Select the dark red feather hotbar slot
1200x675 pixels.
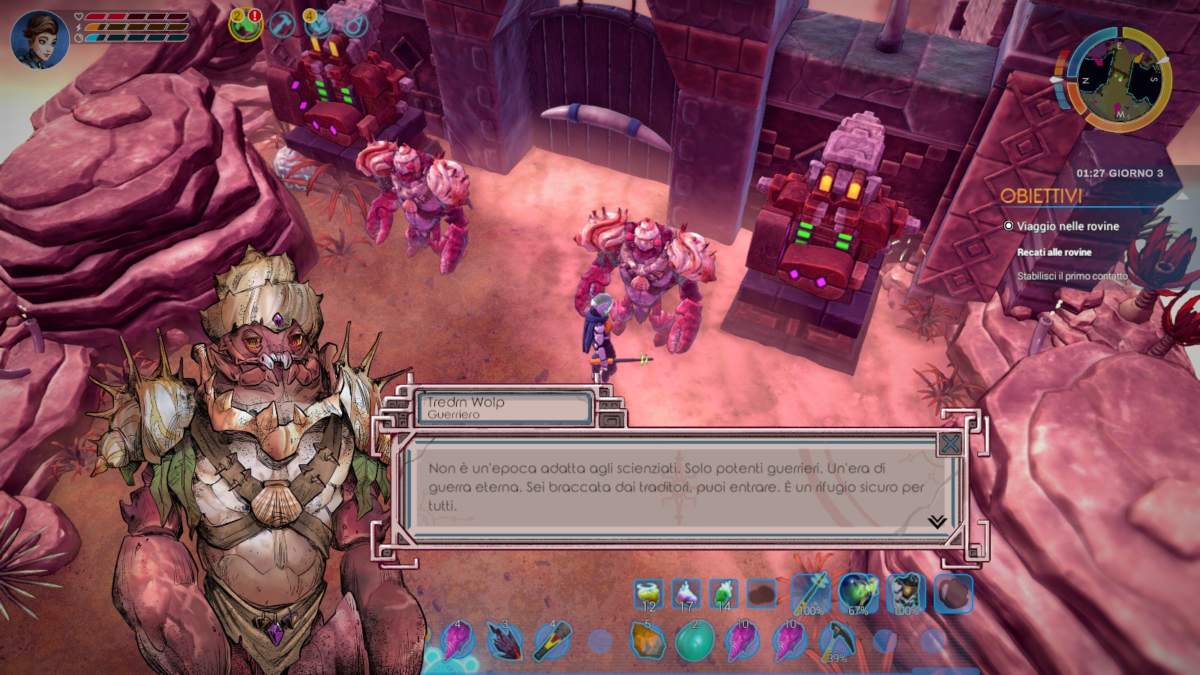(504, 640)
